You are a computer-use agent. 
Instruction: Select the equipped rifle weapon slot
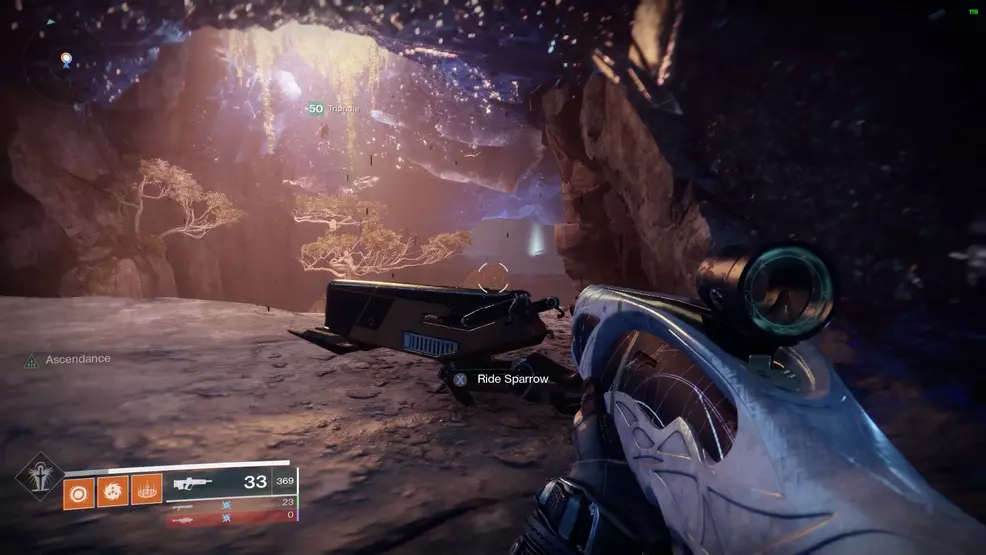point(231,482)
